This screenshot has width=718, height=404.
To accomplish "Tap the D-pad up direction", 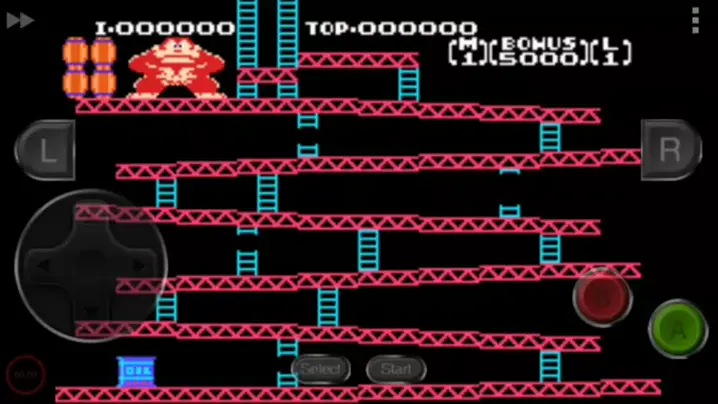I will coord(91,220).
